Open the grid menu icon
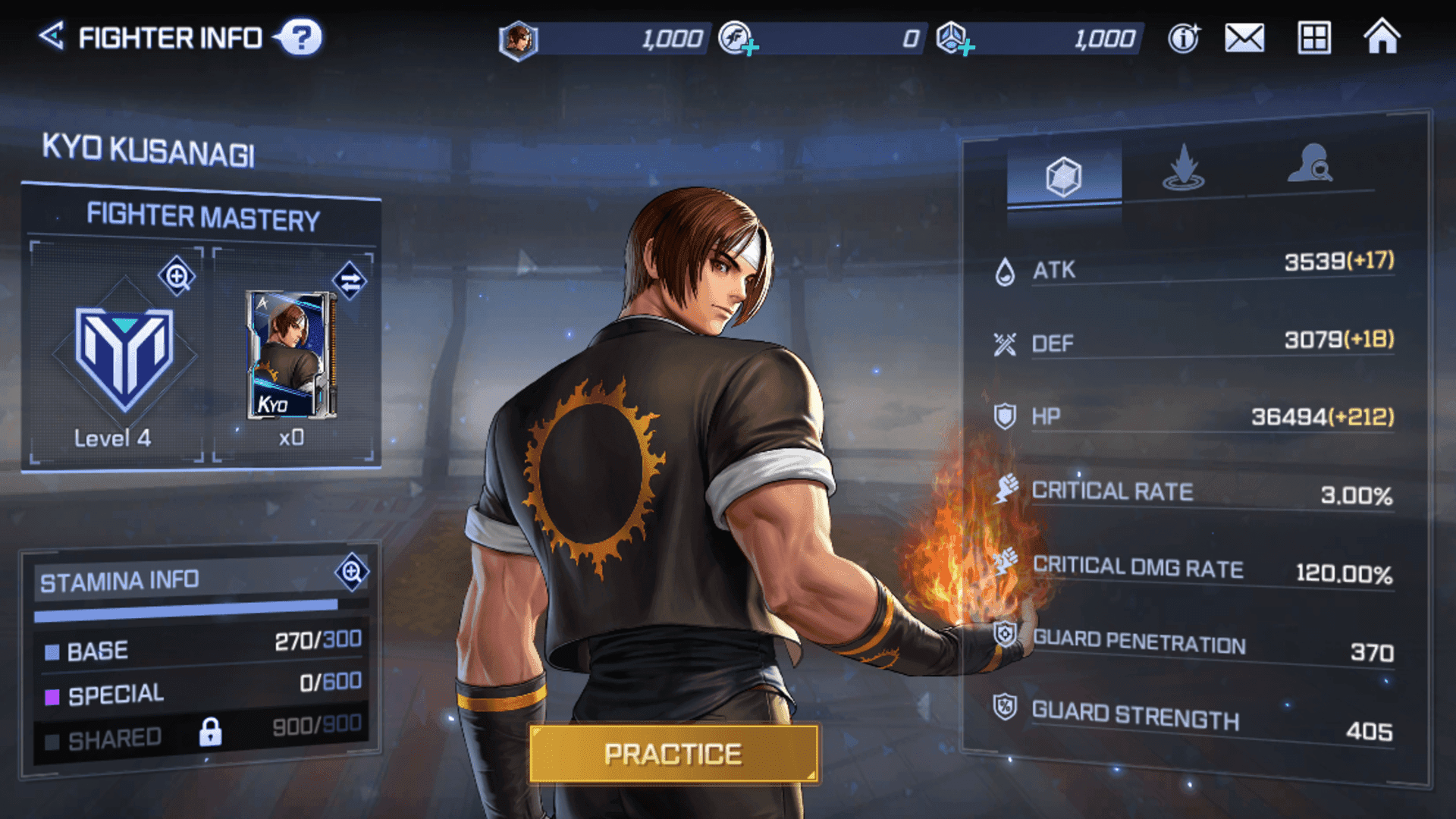 coord(1313,38)
